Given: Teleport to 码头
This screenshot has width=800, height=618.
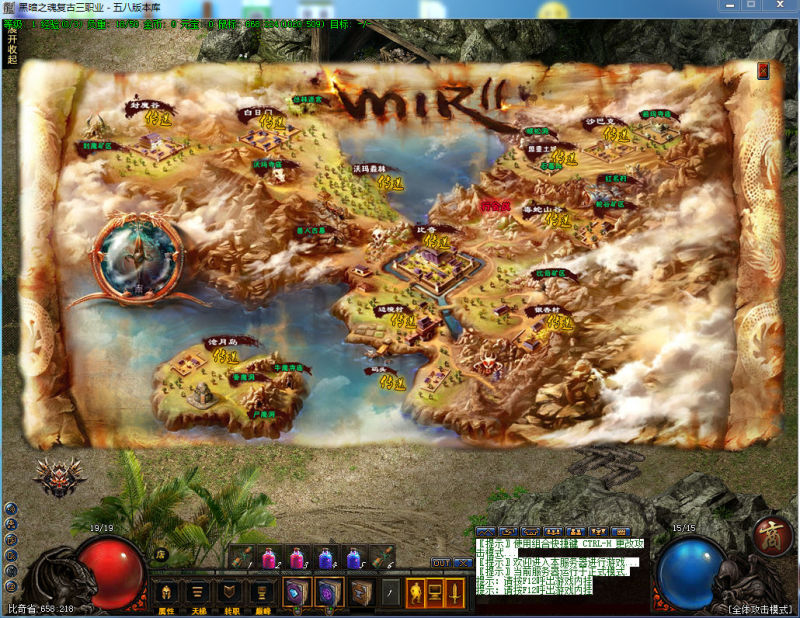Looking at the screenshot, I should click(393, 382).
